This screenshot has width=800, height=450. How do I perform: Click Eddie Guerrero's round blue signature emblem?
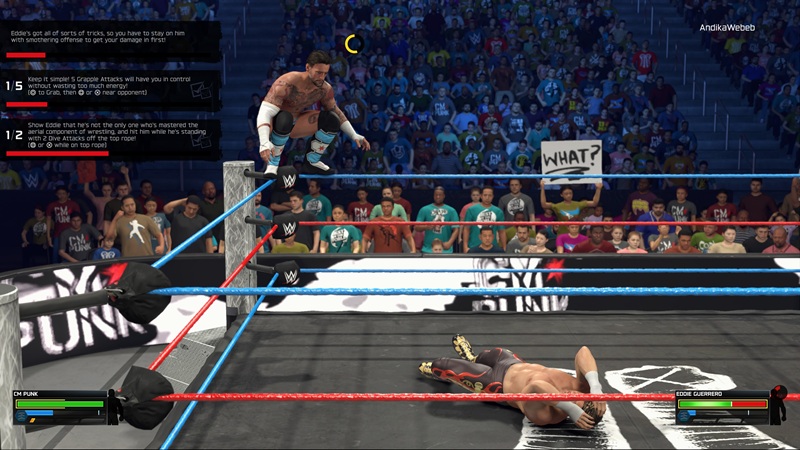684,415
